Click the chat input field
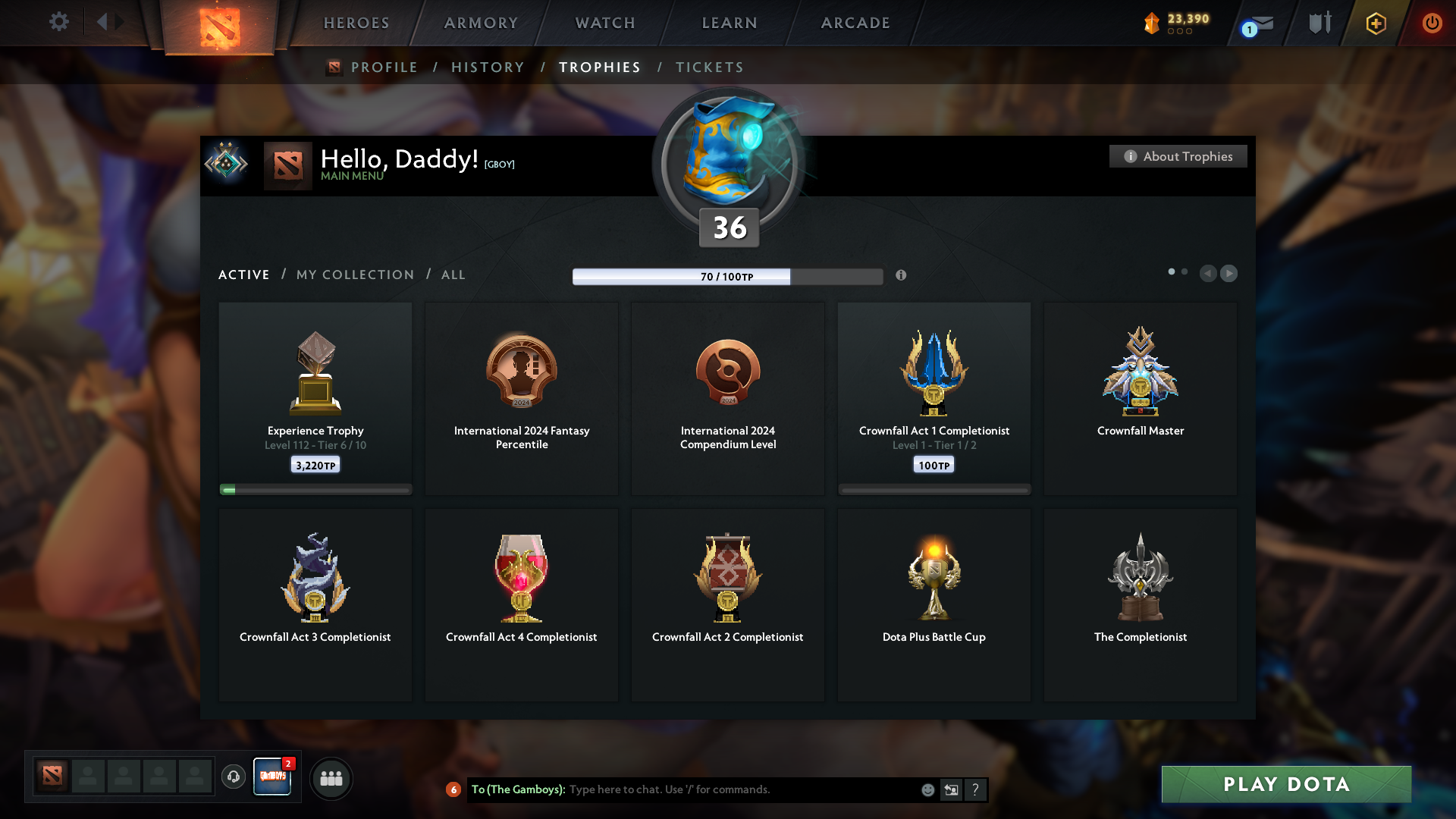Image resolution: width=1456 pixels, height=819 pixels. (728, 789)
